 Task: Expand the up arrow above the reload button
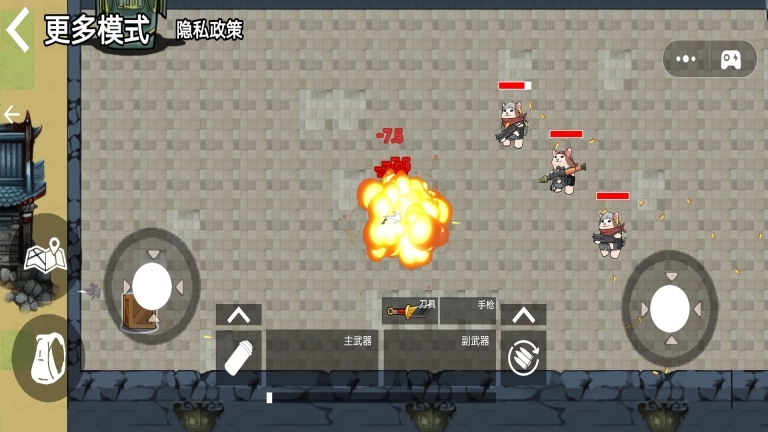pos(523,315)
